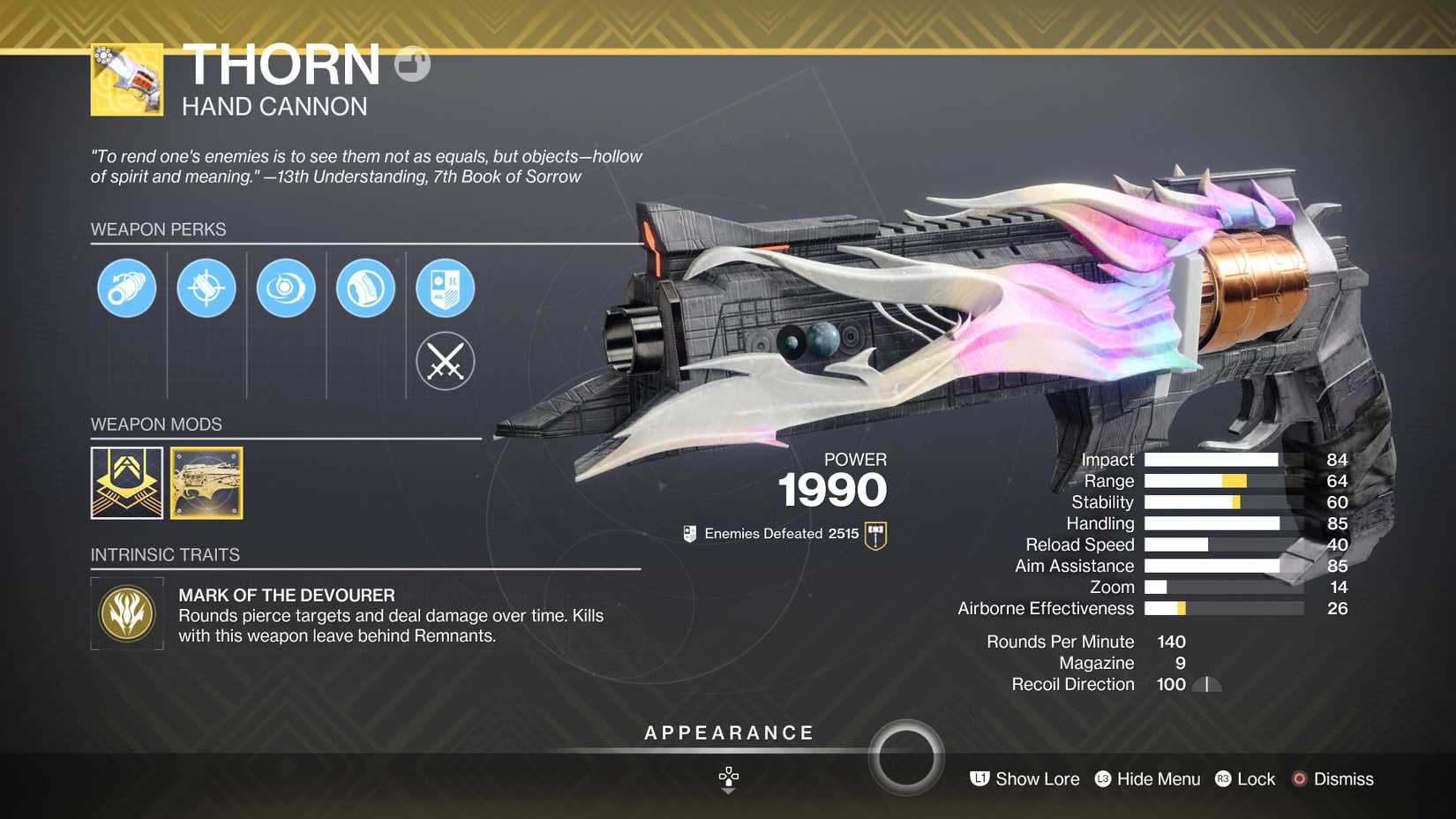Viewport: 1456px width, 819px height.
Task: Expand the Appearance section
Action: 728,733
